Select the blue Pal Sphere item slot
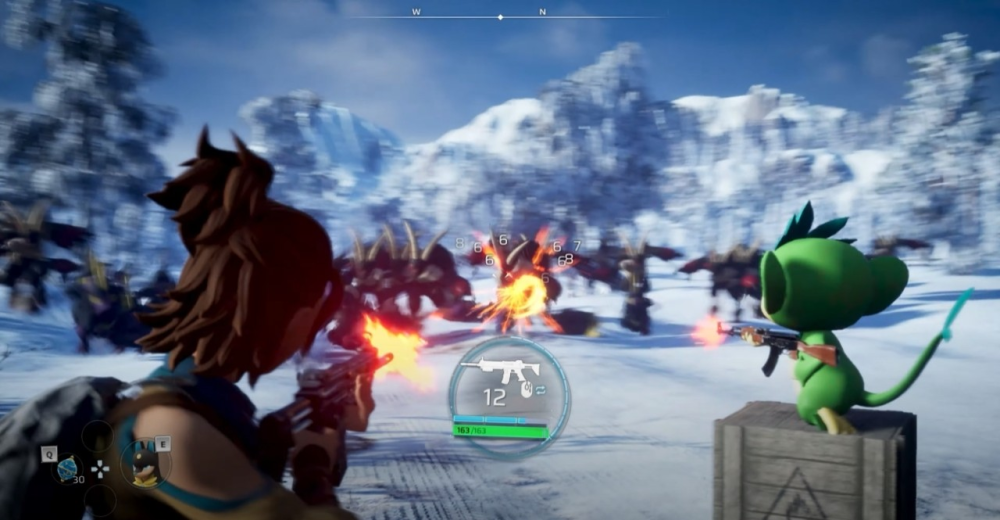 click(x=67, y=468)
